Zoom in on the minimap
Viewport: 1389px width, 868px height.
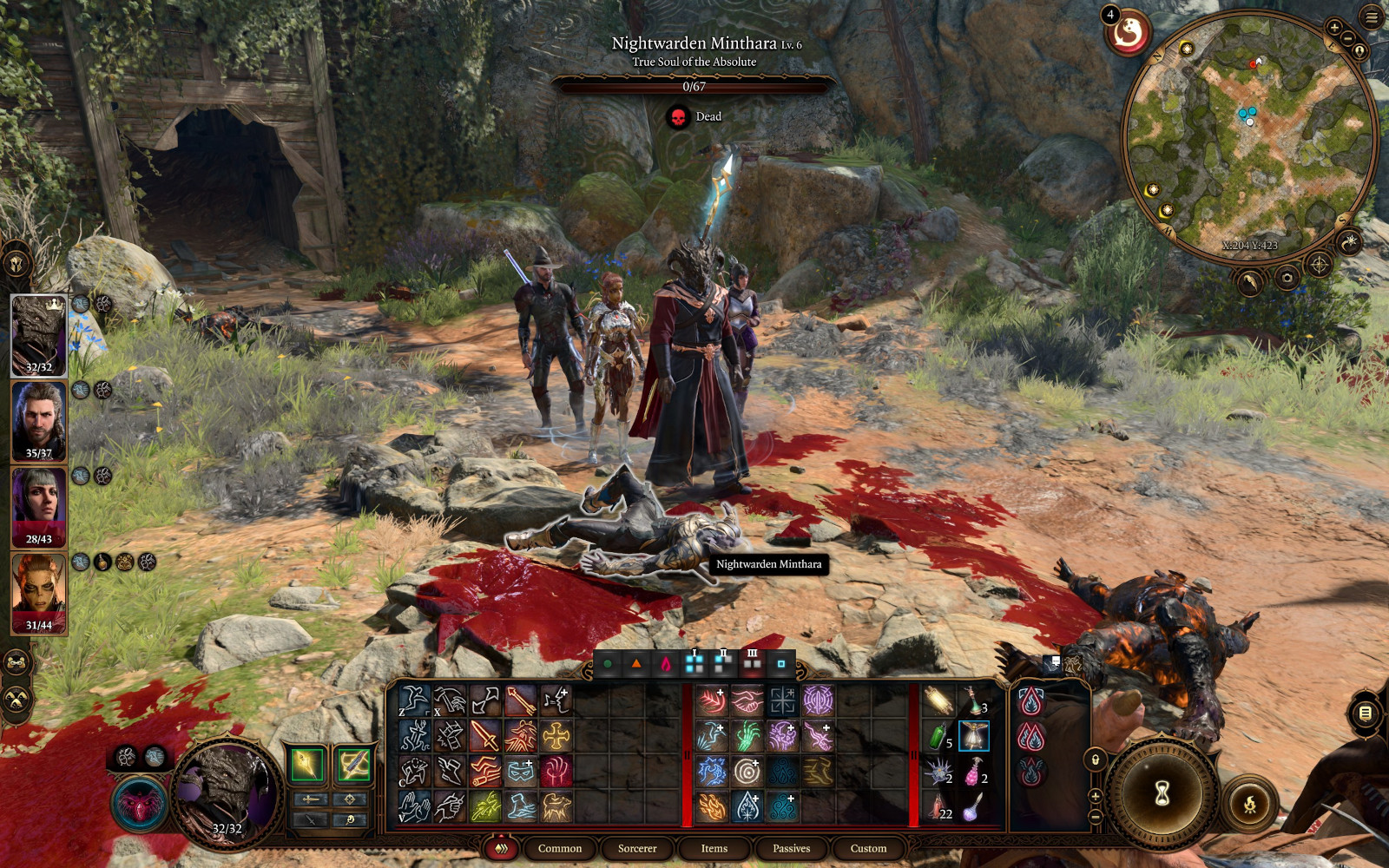click(x=1334, y=28)
